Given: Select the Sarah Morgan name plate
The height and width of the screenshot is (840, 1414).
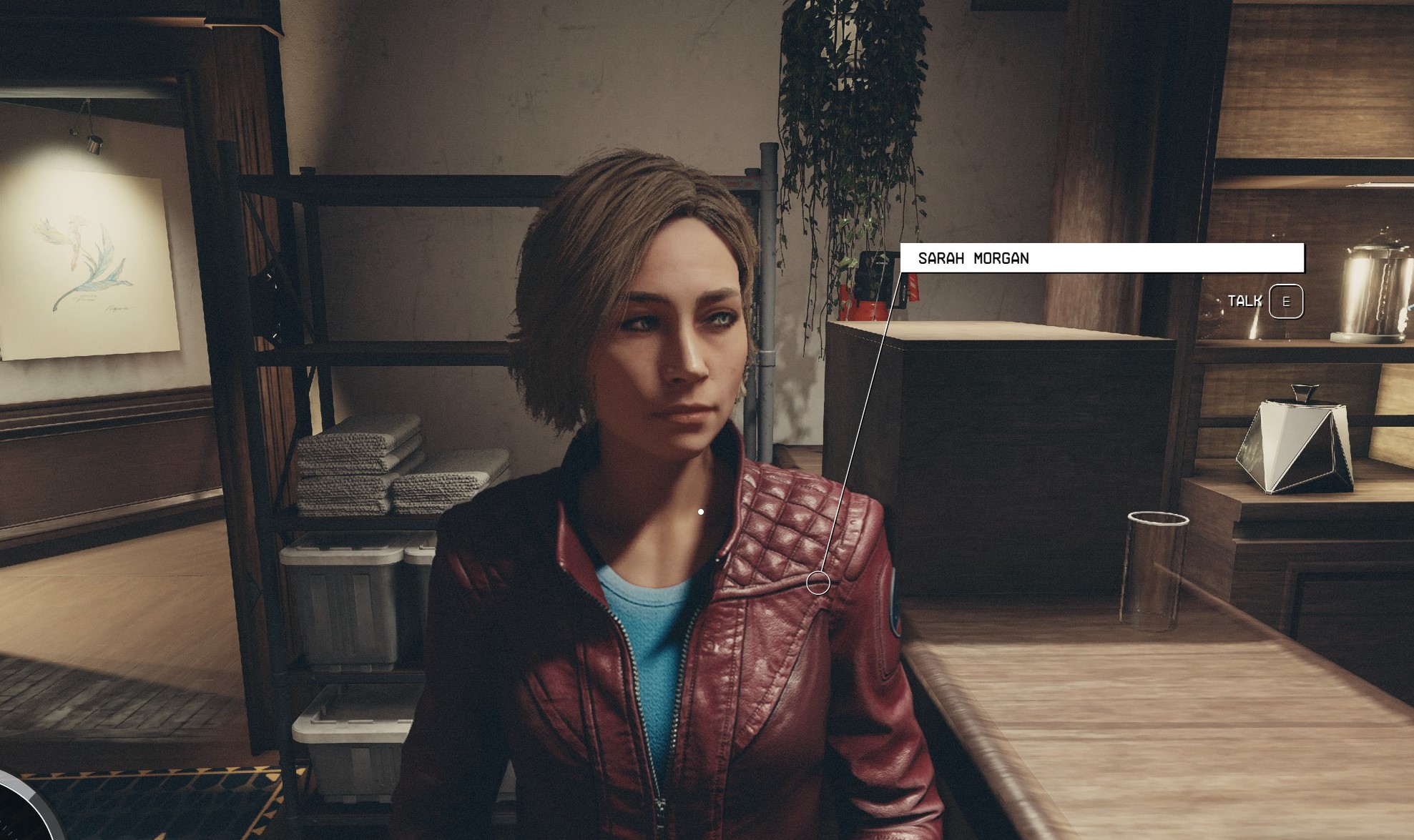Looking at the screenshot, I should [1101, 258].
